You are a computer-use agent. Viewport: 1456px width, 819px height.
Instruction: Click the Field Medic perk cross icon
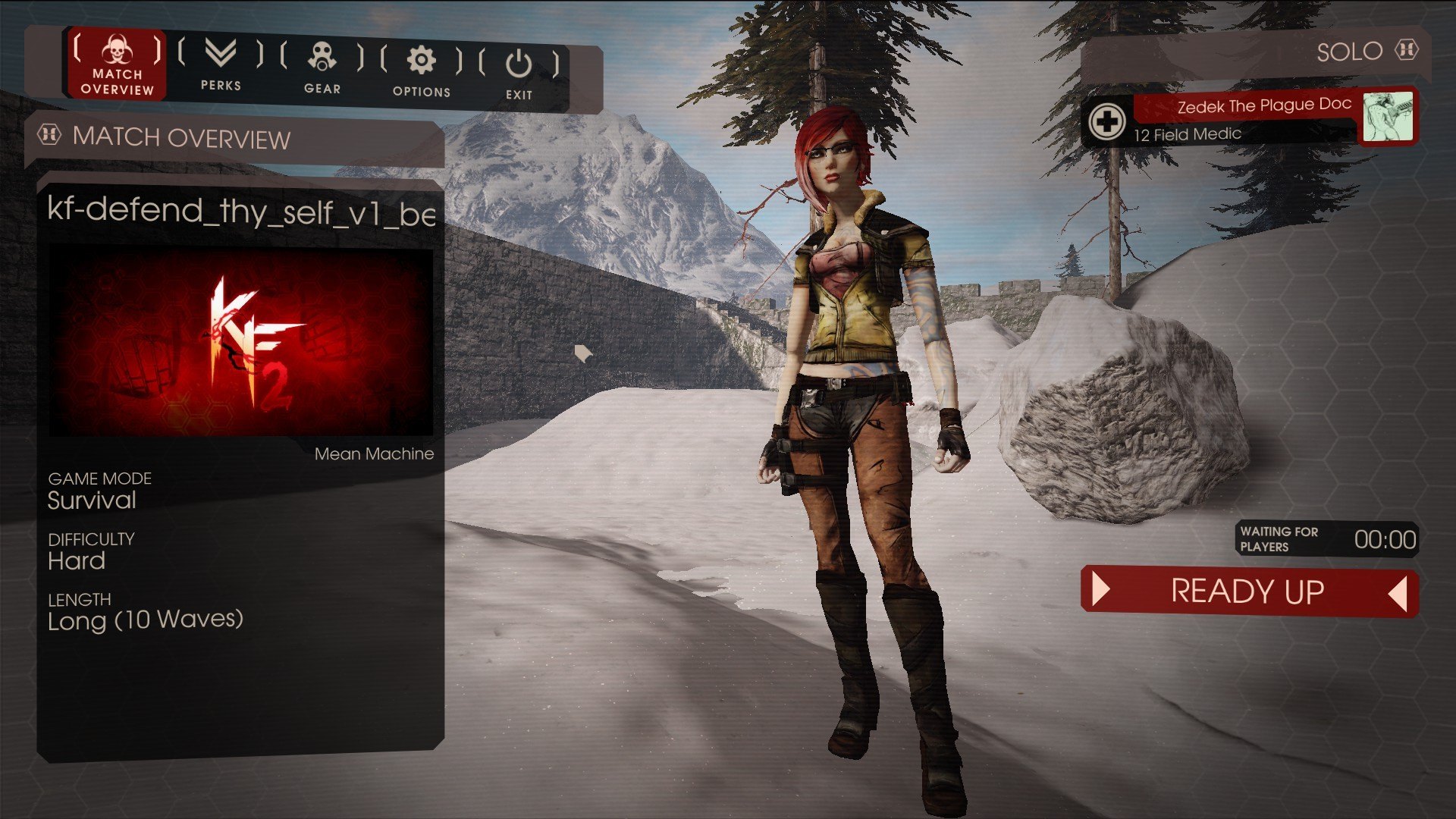click(x=1106, y=121)
